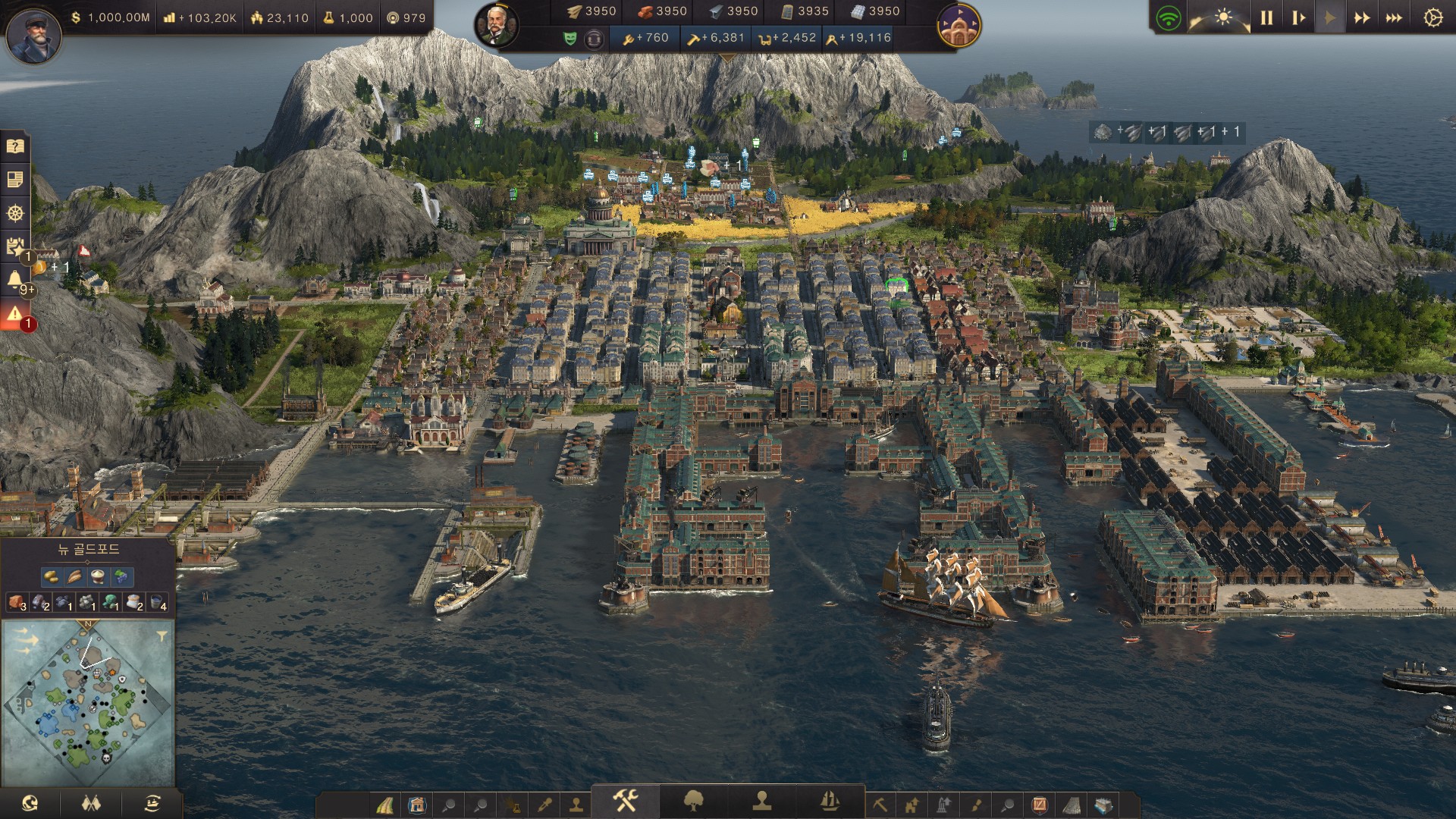1456x819 pixels.
Task: Set game speed to slow motion
Action: [x=1298, y=17]
